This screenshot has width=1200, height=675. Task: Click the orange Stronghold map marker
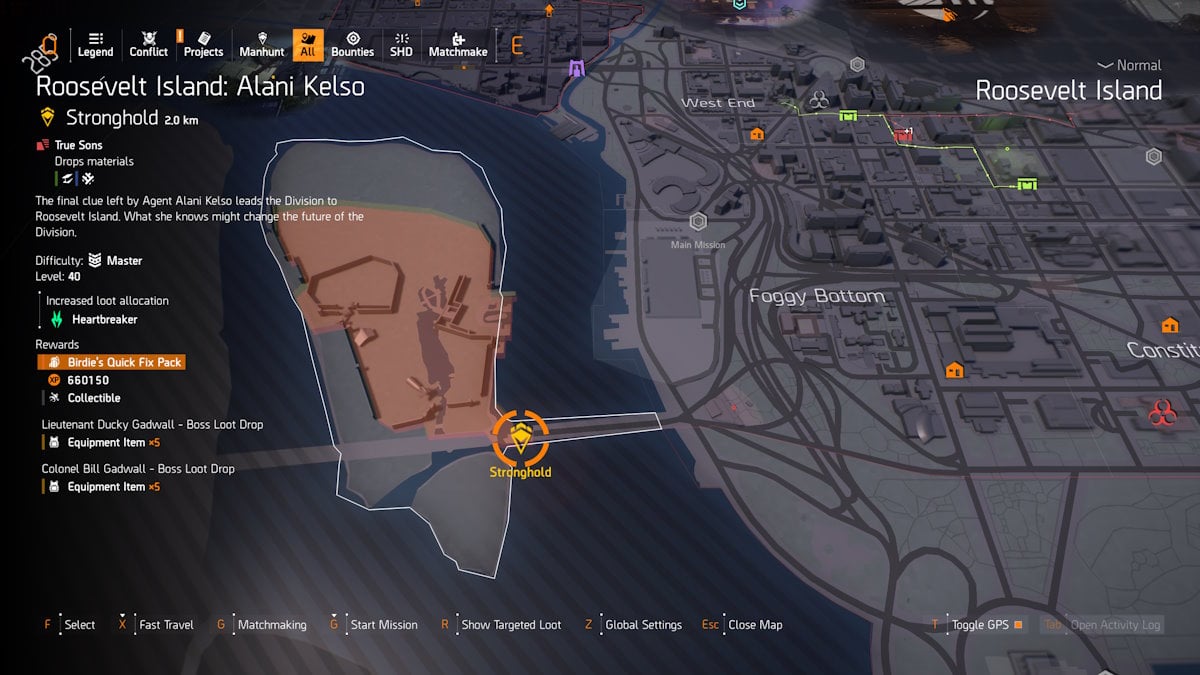tap(520, 436)
